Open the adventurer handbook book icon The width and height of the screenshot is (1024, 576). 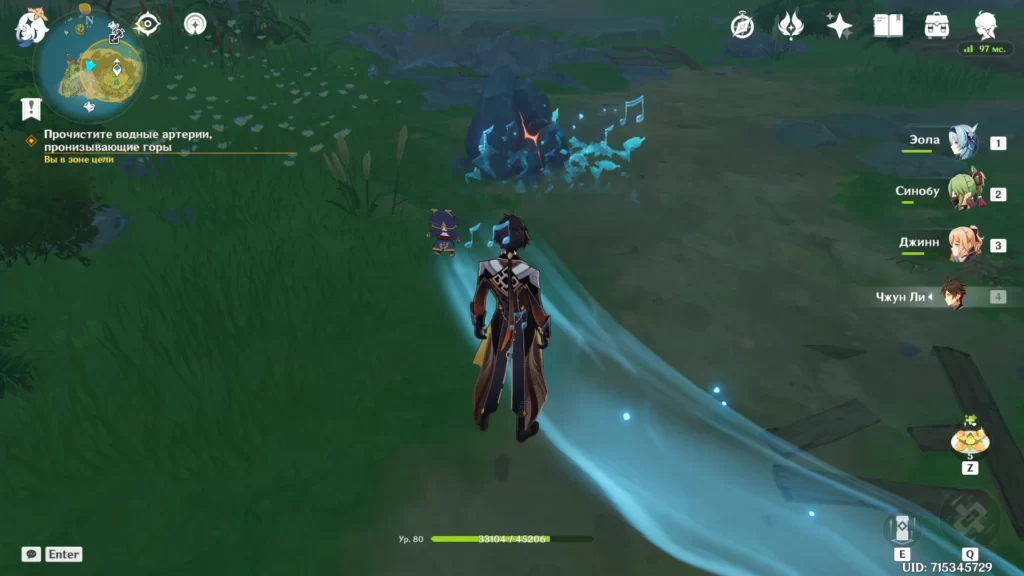click(888, 26)
